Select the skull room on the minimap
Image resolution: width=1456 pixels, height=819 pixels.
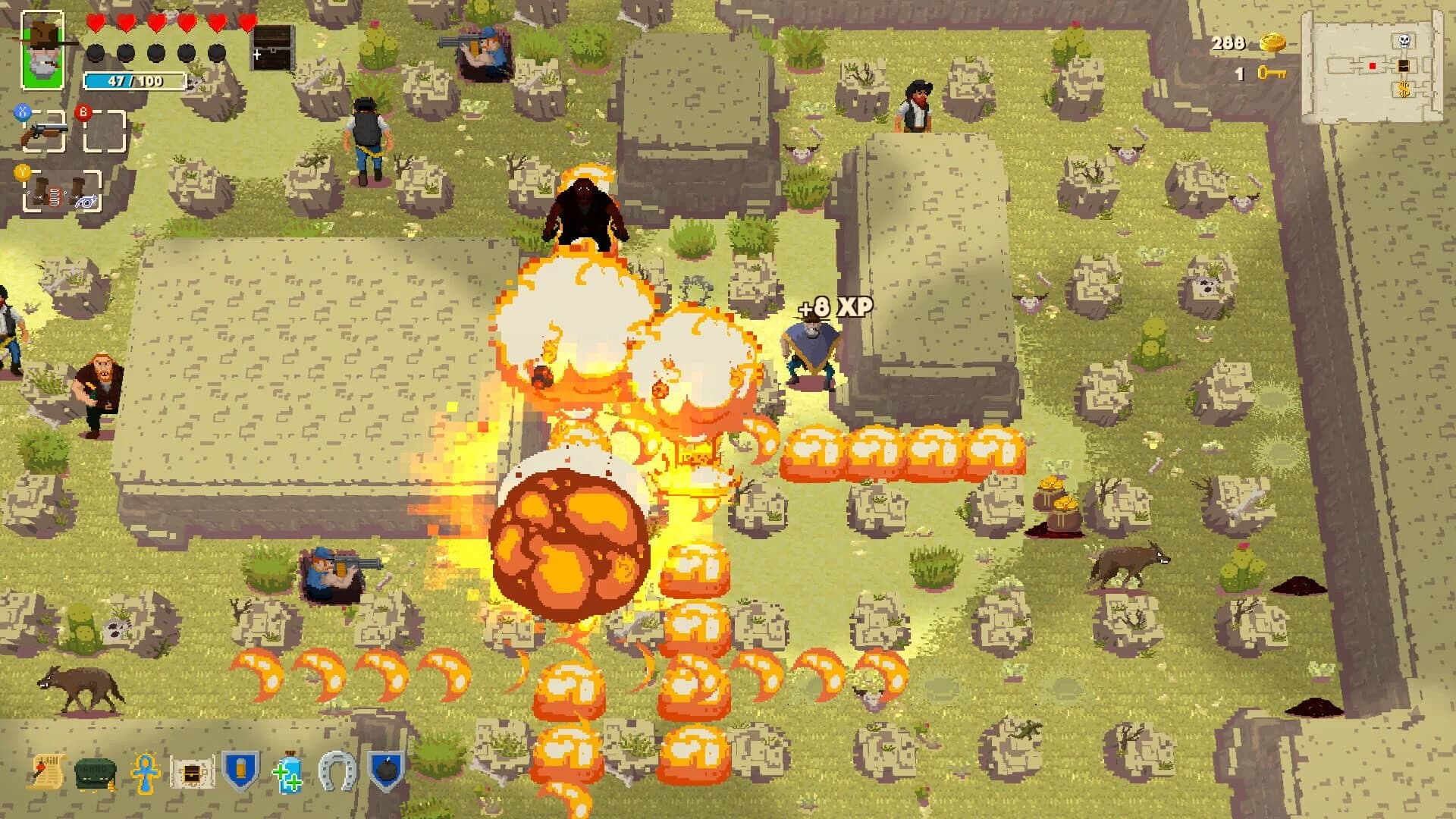point(1403,41)
